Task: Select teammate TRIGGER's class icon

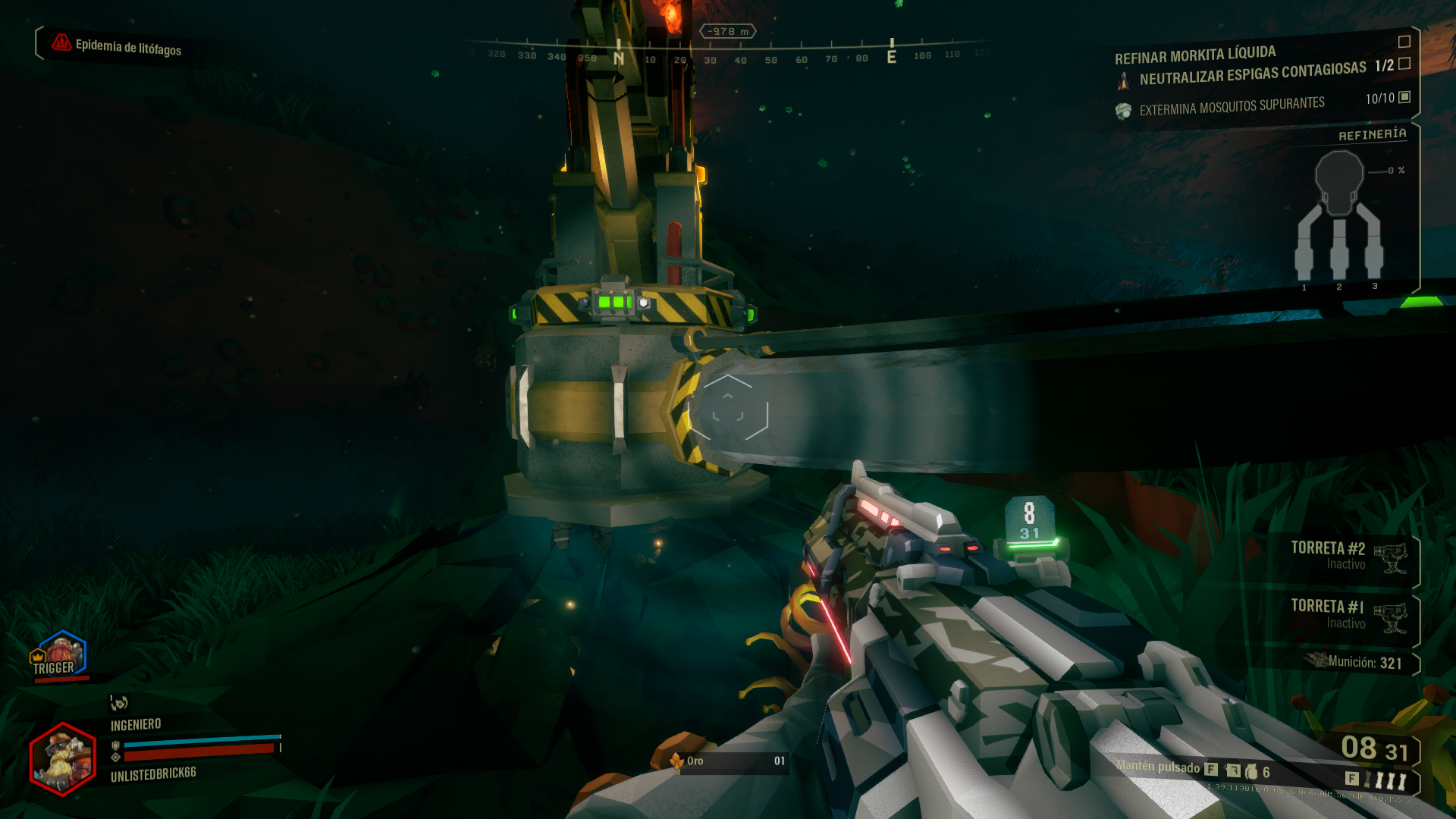Action: tap(61, 652)
